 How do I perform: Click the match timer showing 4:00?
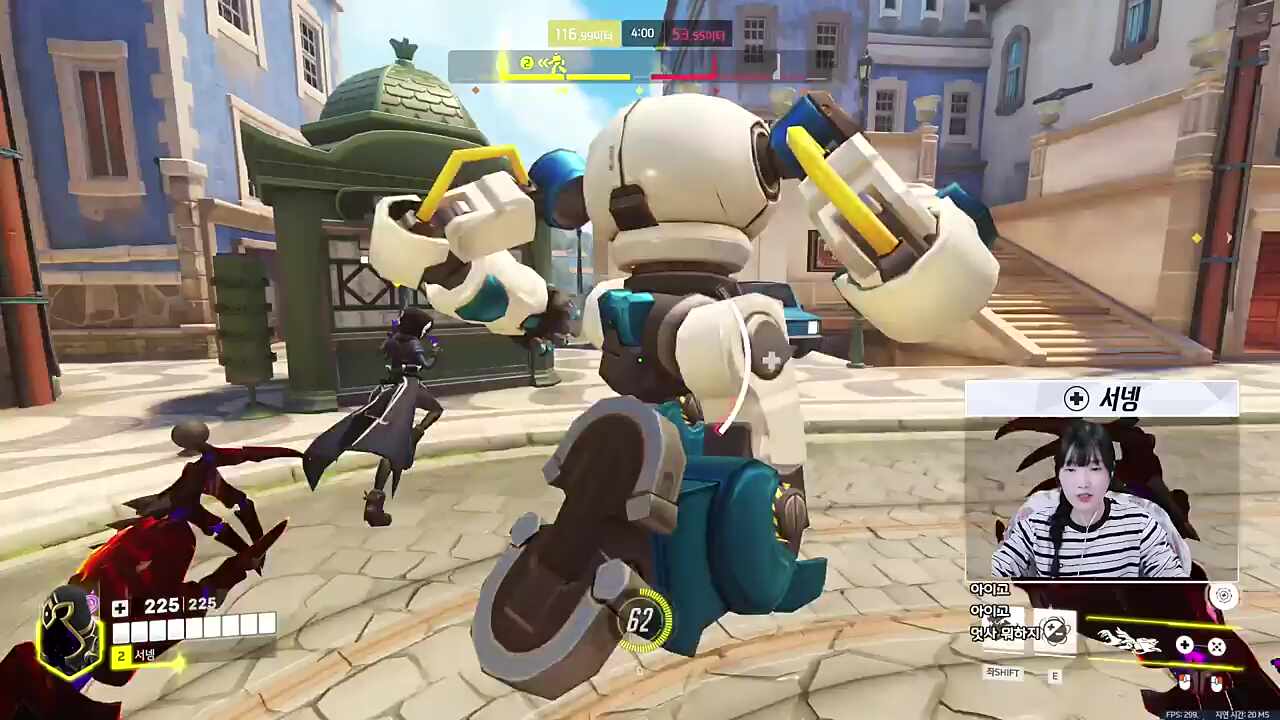[x=640, y=31]
